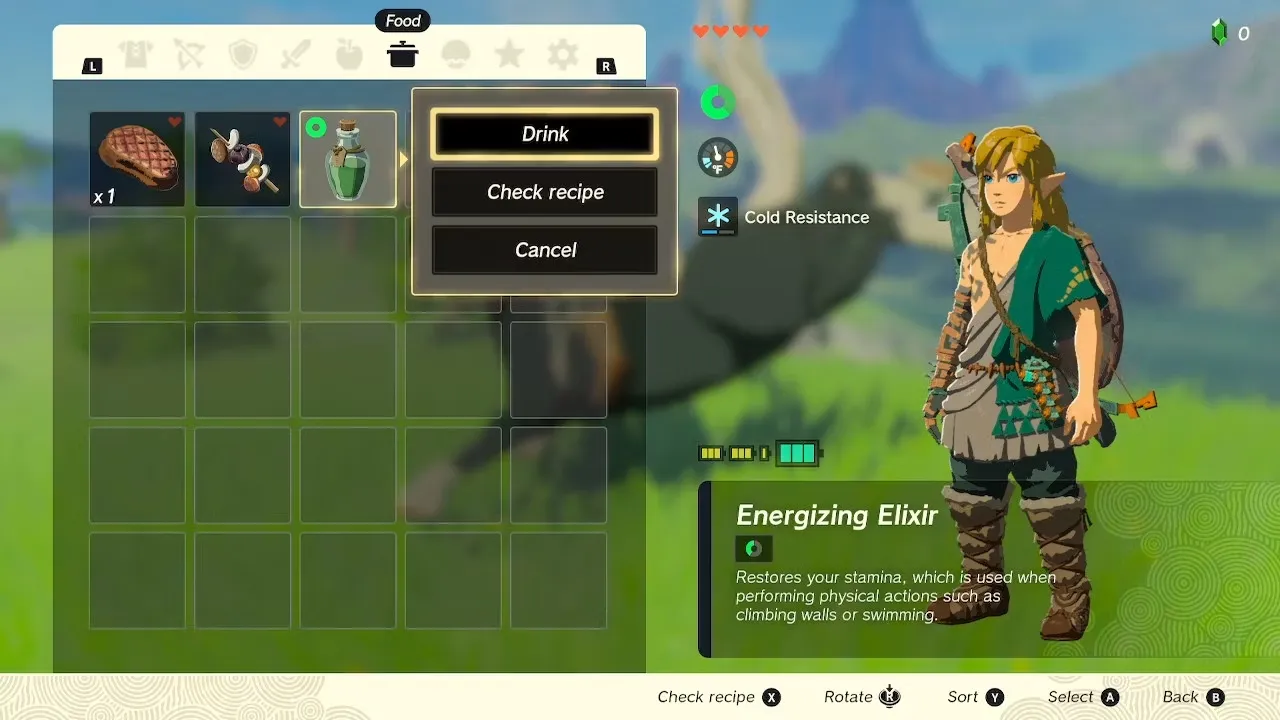This screenshot has width=1280, height=720.
Task: Pick the mushroom skewer food slot
Action: [x=242, y=159]
